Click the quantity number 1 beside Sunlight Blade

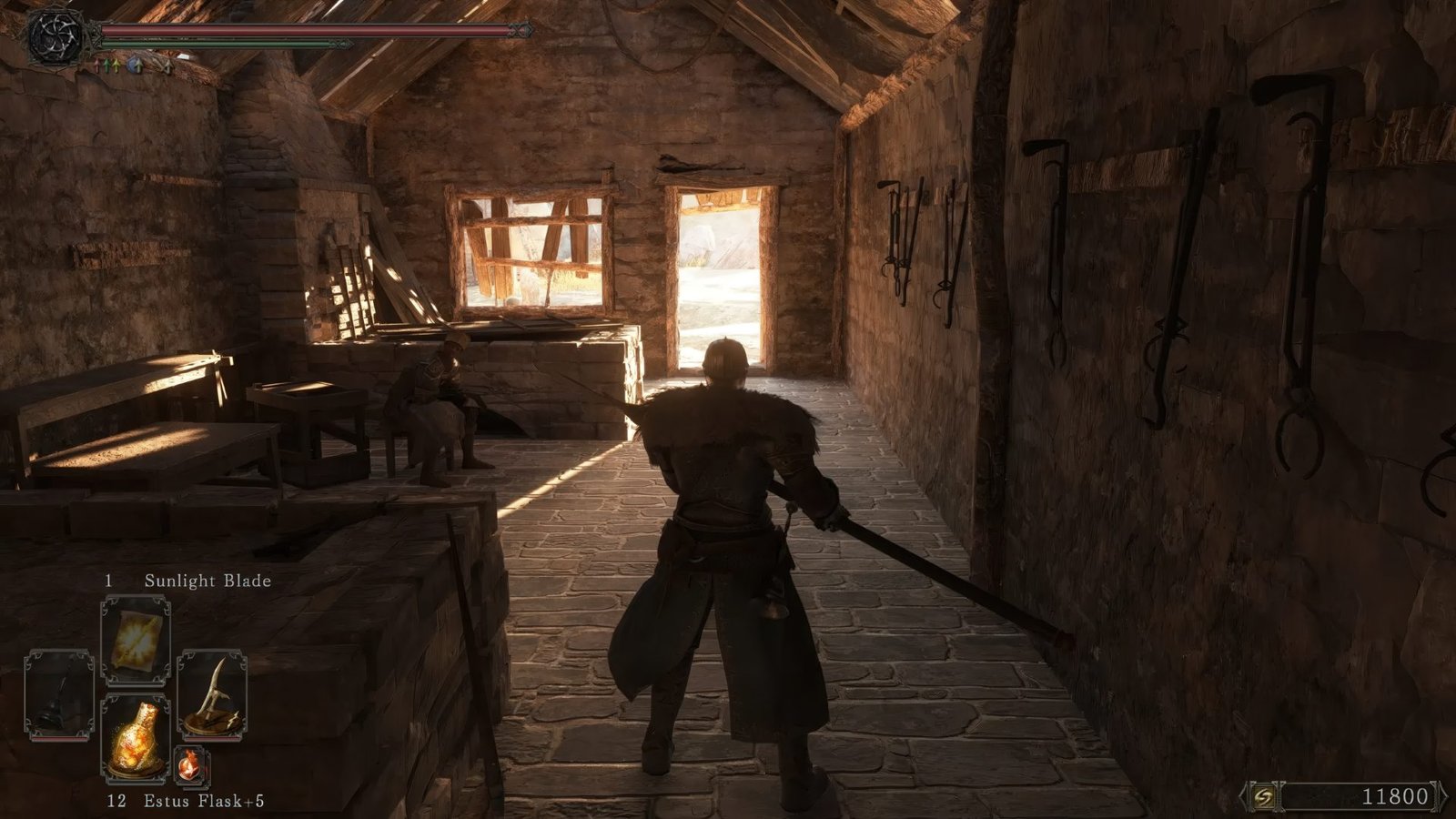(111, 580)
